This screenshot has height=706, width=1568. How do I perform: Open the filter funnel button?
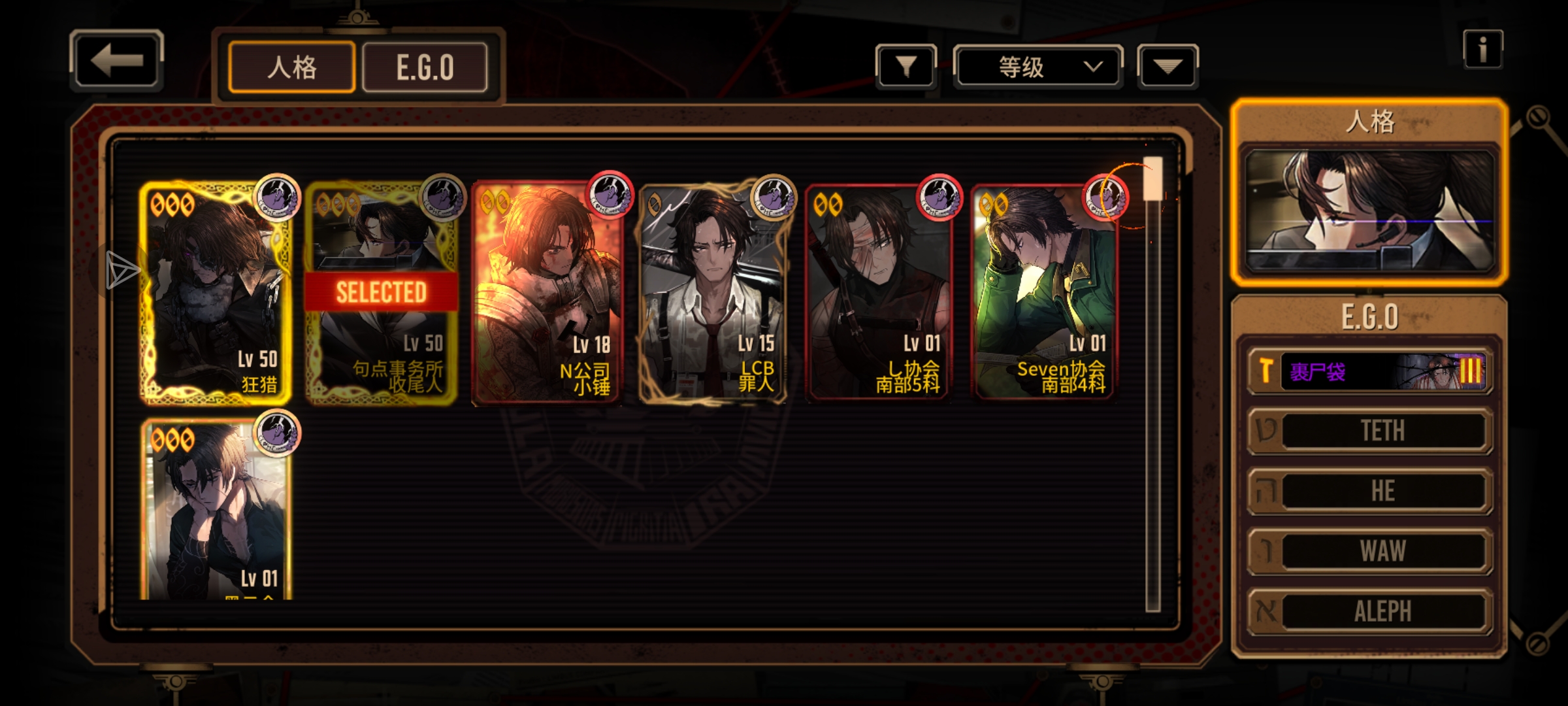tap(906, 66)
